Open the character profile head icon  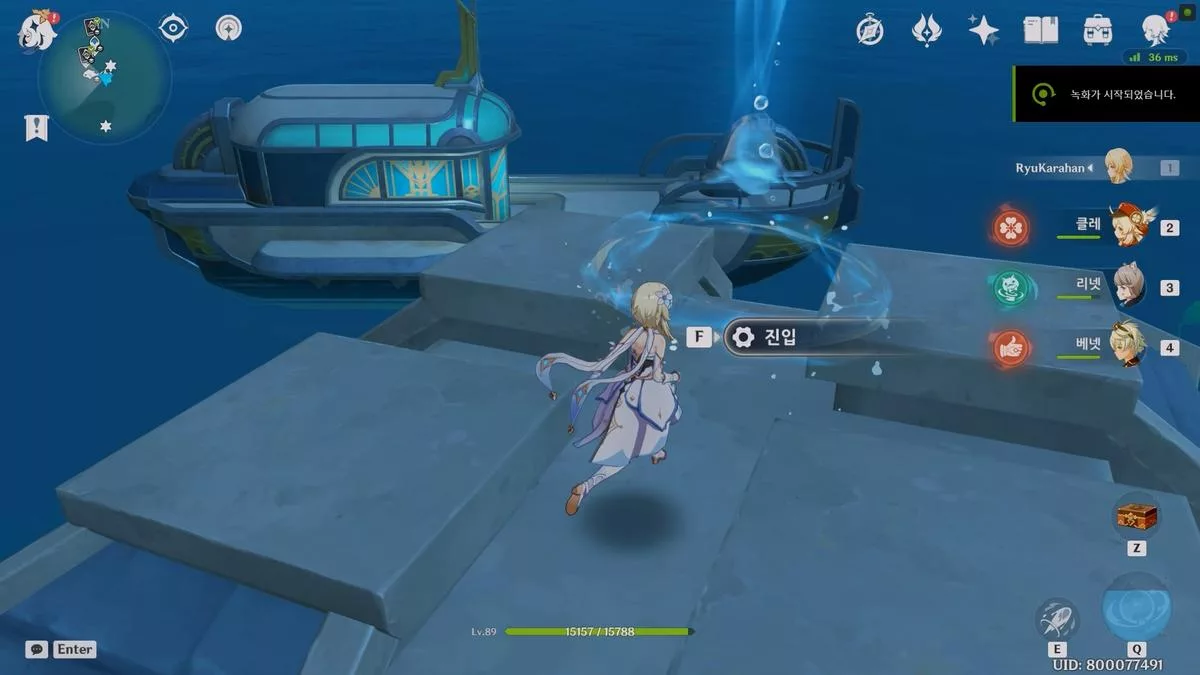point(1157,30)
